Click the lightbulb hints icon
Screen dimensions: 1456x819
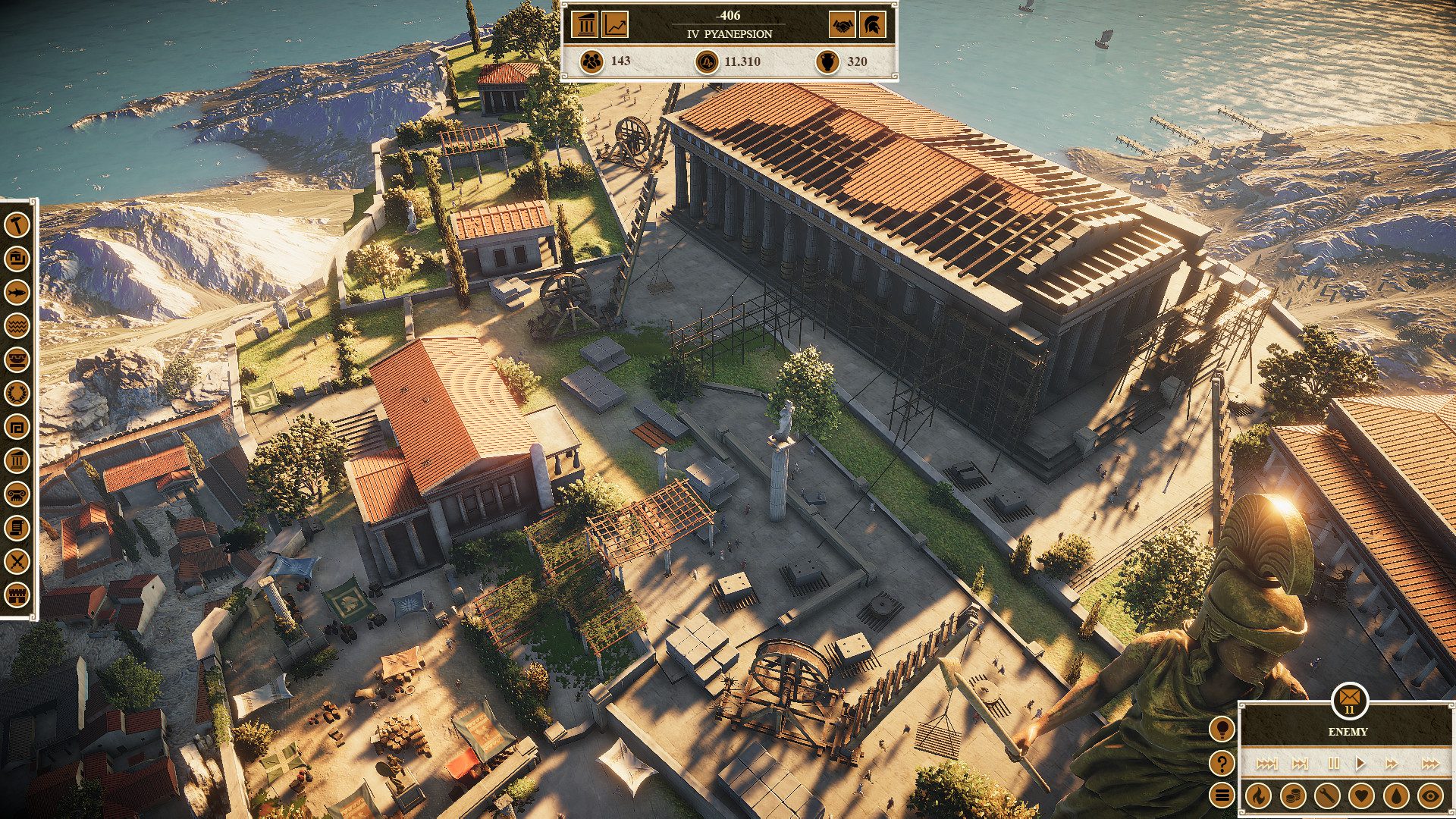coord(1222,730)
